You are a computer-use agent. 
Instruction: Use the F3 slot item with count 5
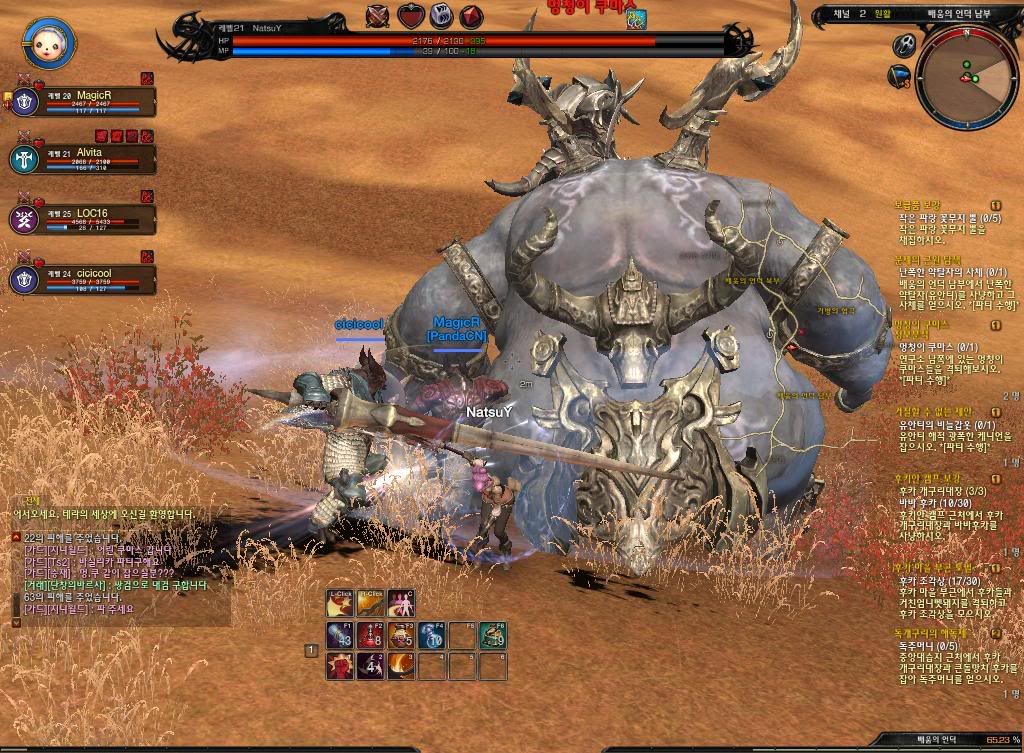401,634
